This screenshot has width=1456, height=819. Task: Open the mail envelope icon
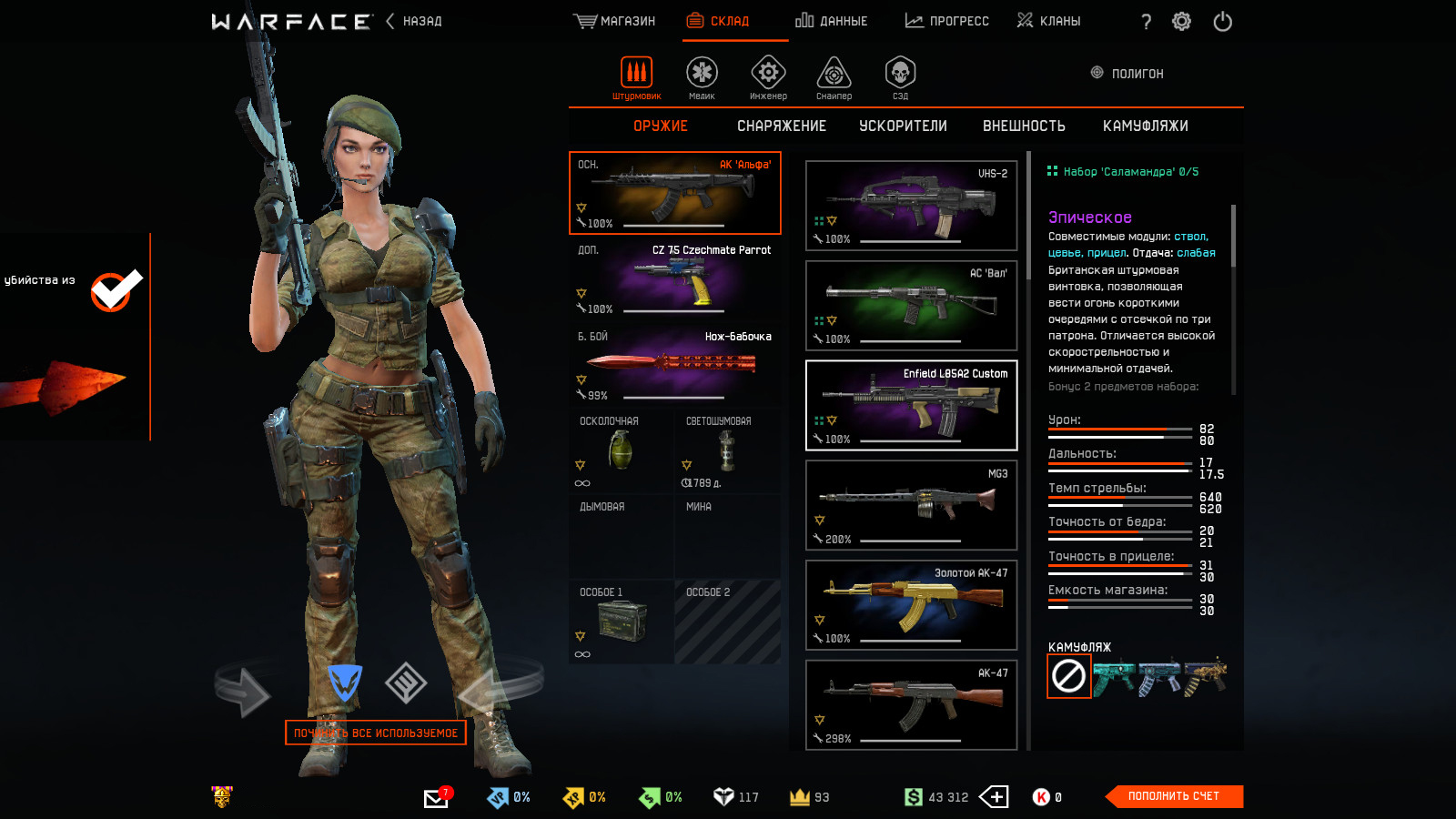(436, 798)
